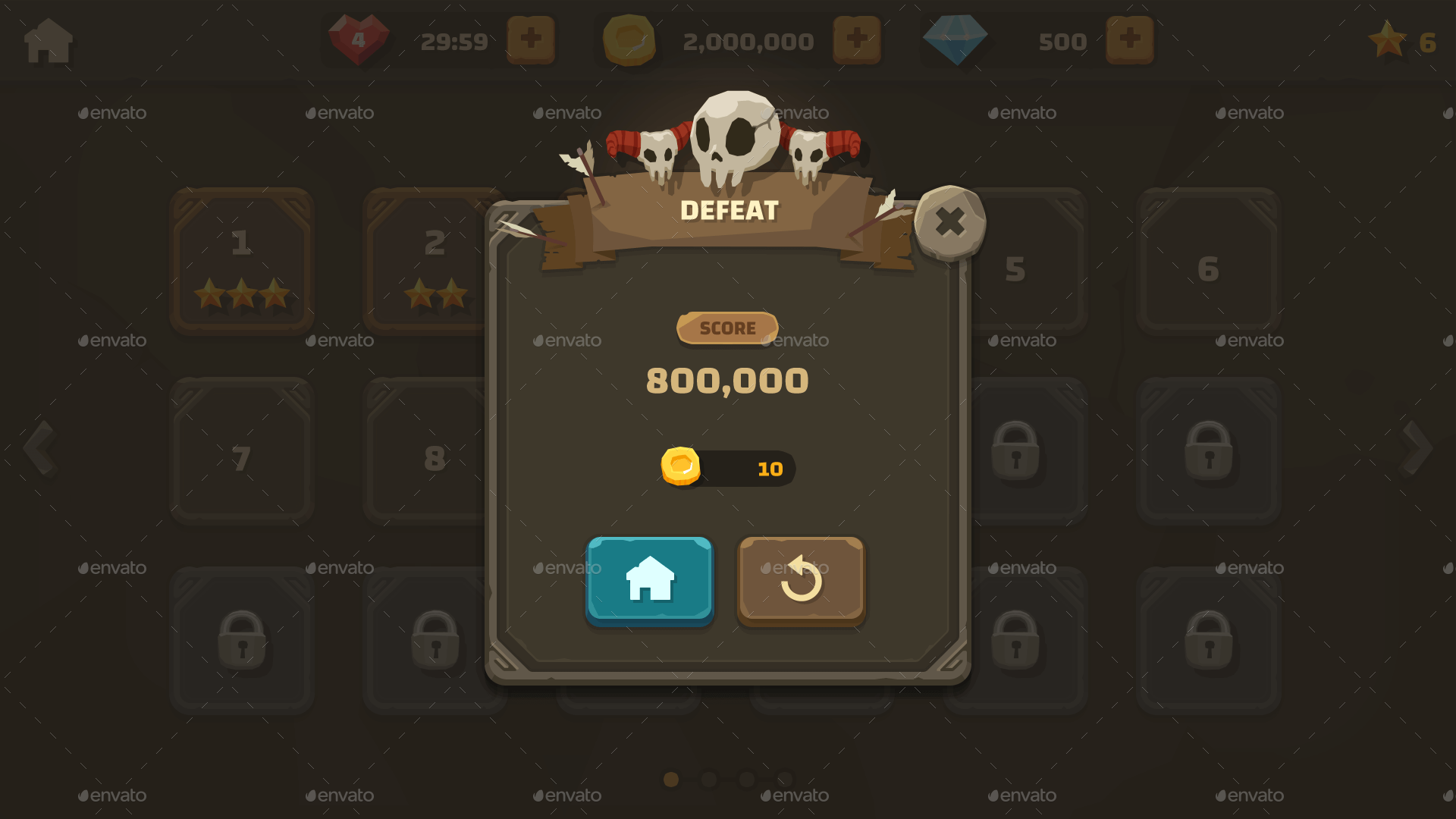Click the gold coin currency icon
Viewport: 1456px width, 819px height.
click(x=628, y=41)
